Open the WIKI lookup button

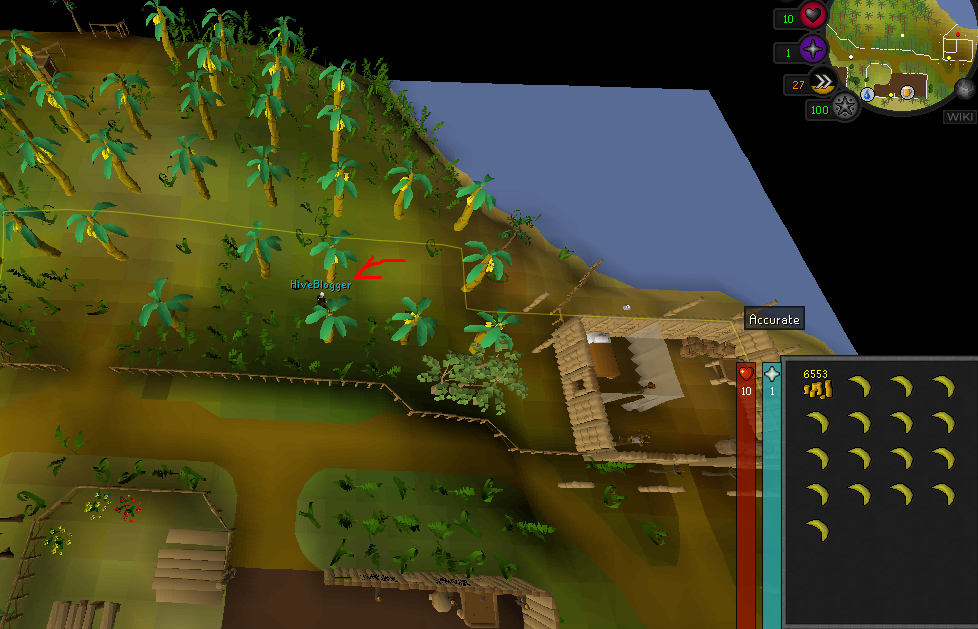(958, 117)
